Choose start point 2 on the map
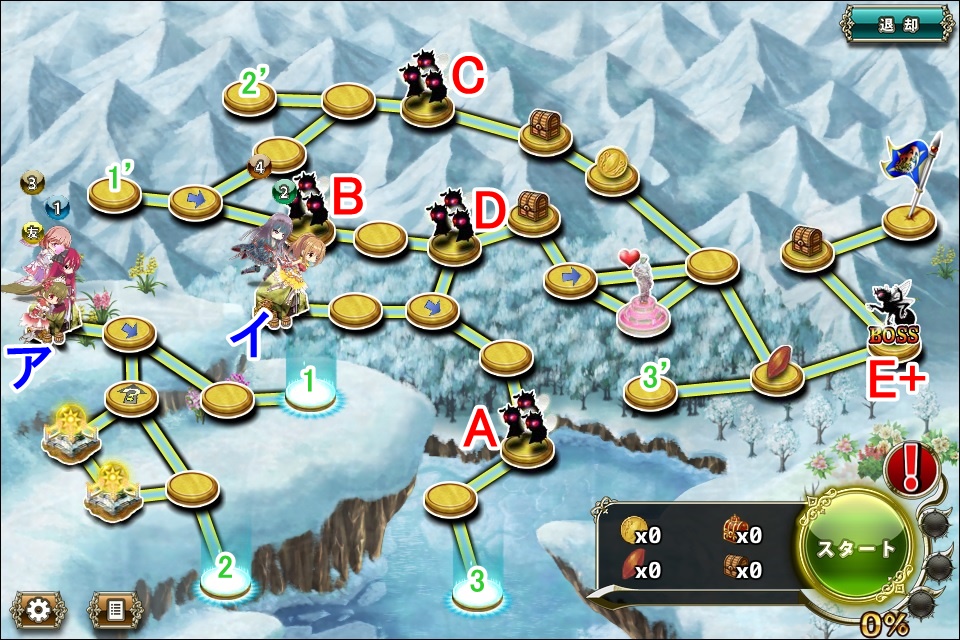This screenshot has height=640, width=960. pyautogui.click(x=225, y=572)
